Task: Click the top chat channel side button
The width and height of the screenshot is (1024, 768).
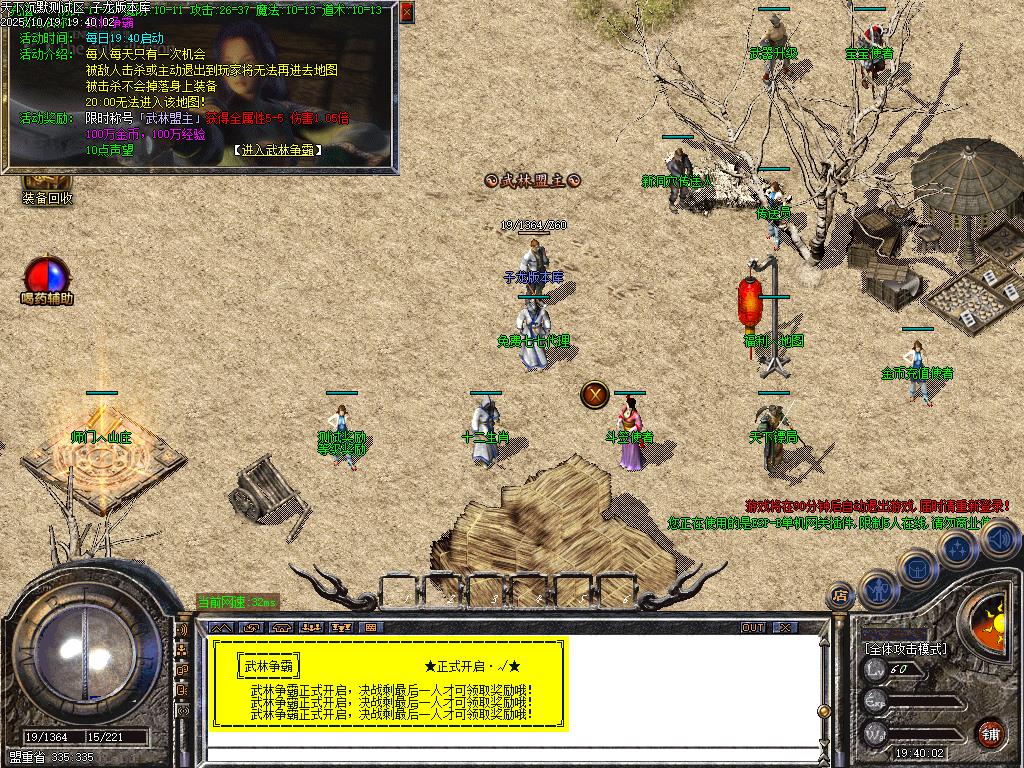Action: (x=183, y=630)
